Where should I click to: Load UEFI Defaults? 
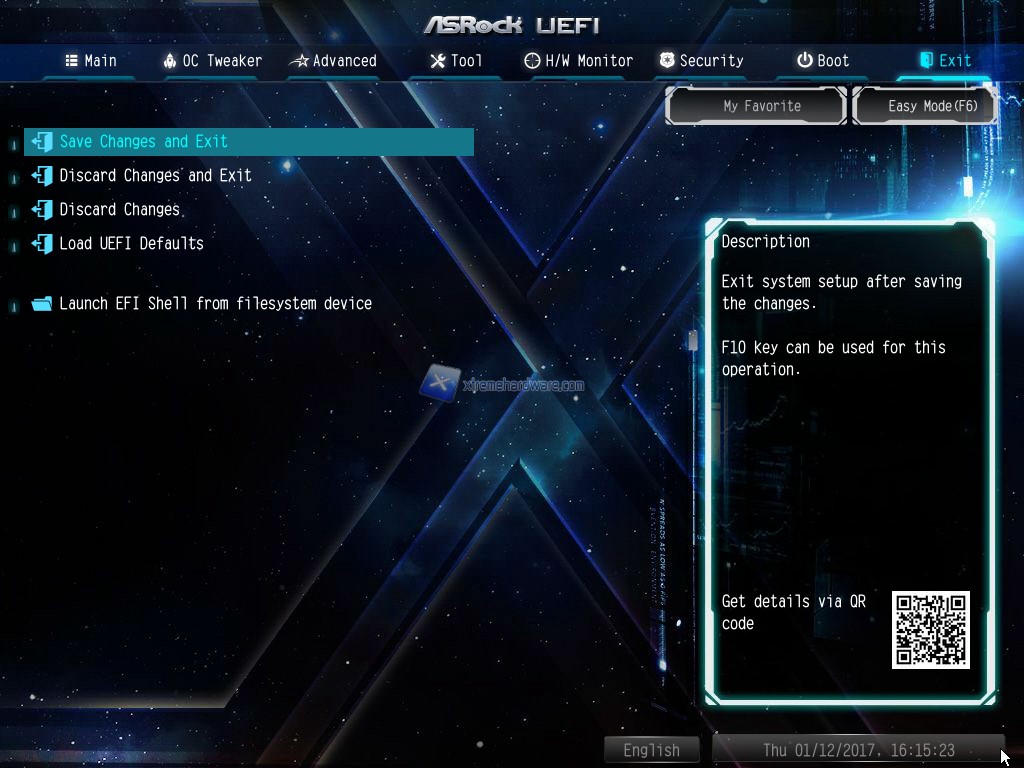(x=131, y=244)
